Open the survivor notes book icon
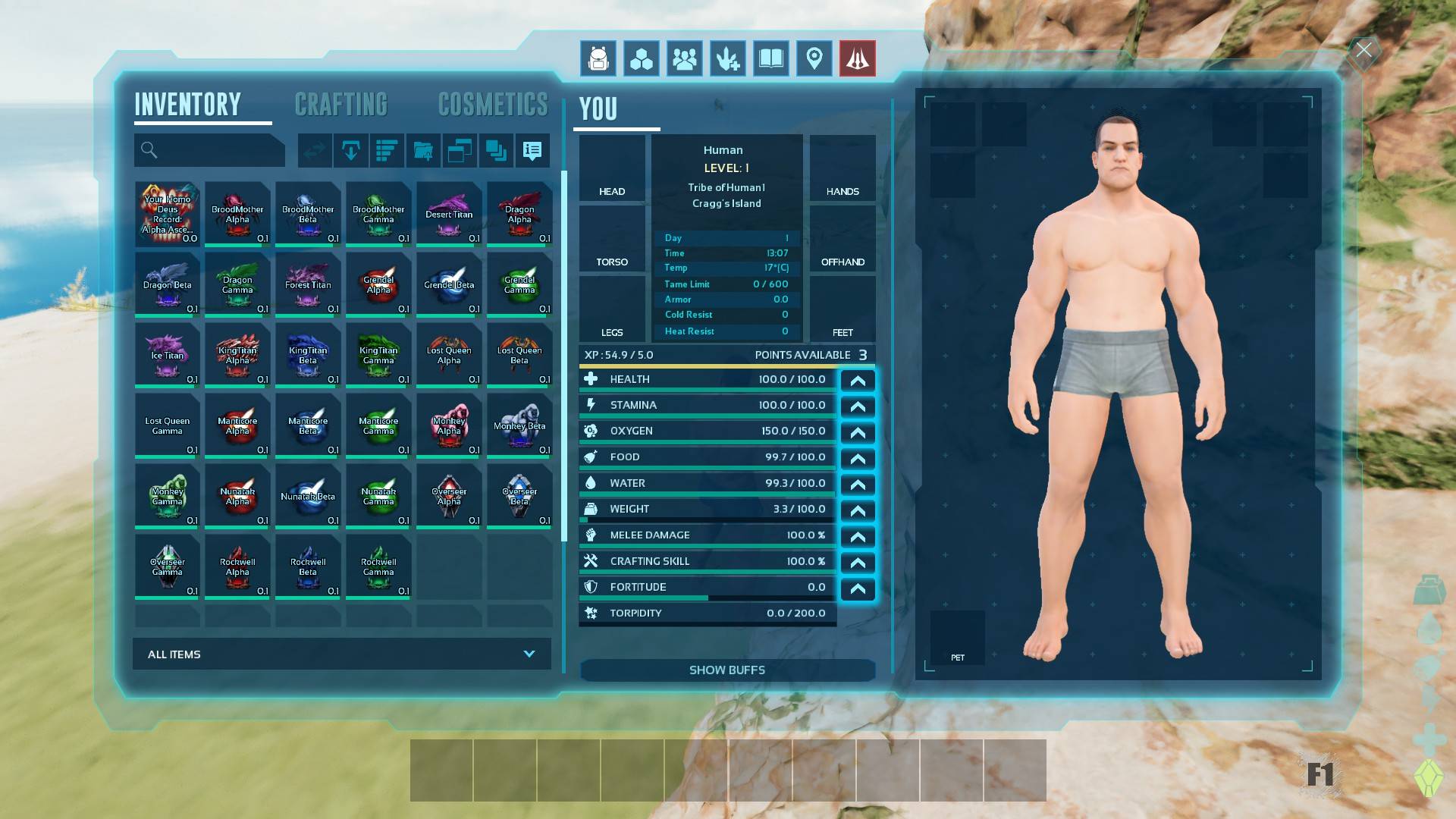This screenshot has width=1456, height=819. 771,58
